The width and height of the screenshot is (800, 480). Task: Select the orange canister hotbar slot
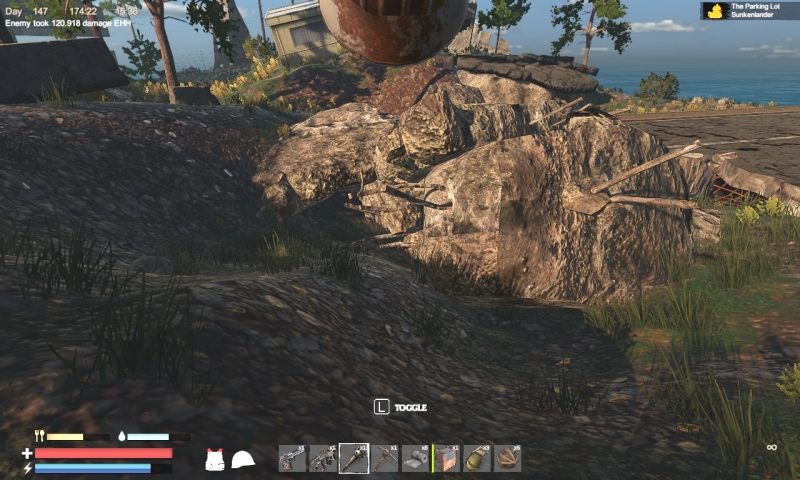point(447,459)
